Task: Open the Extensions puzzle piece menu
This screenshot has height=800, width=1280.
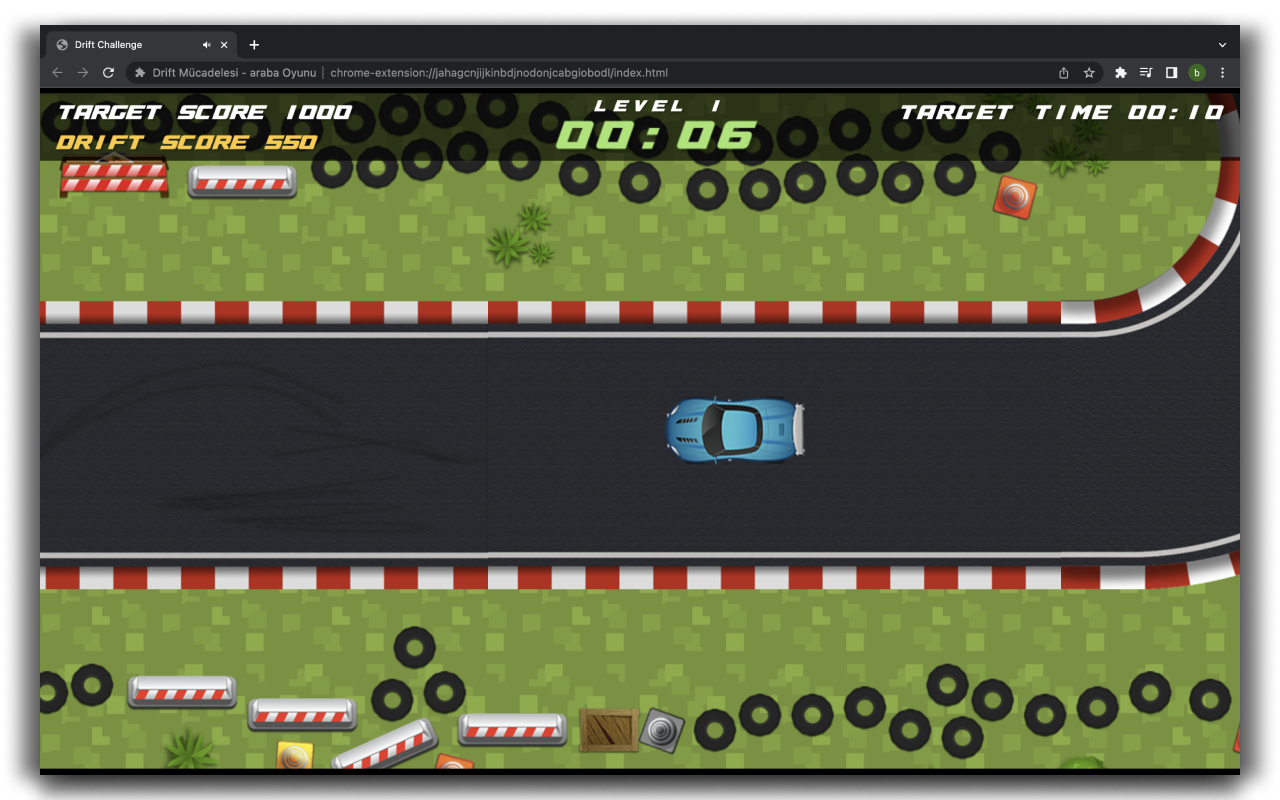Action: [x=1120, y=72]
